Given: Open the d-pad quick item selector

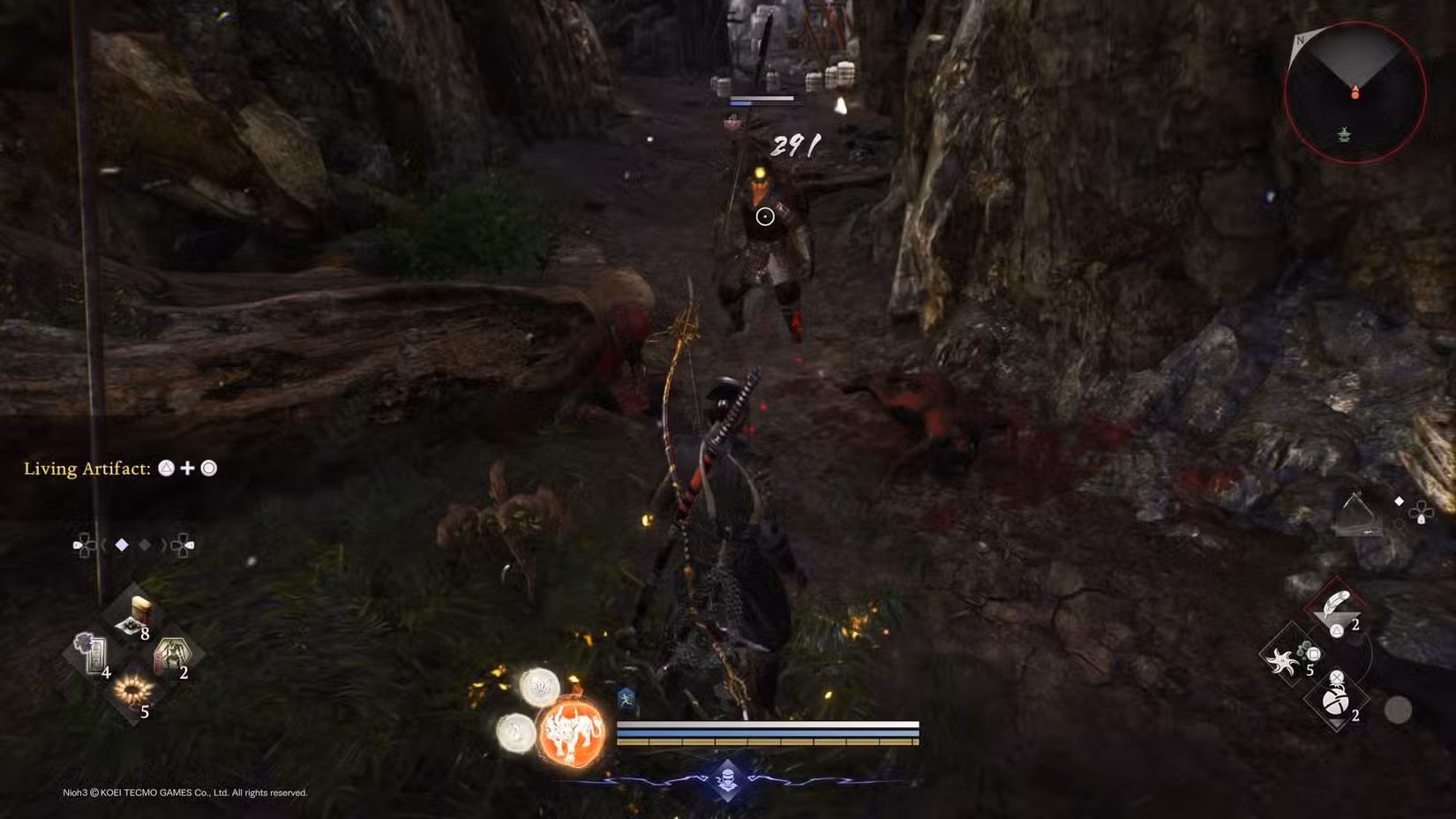Looking at the screenshot, I should coord(84,545).
